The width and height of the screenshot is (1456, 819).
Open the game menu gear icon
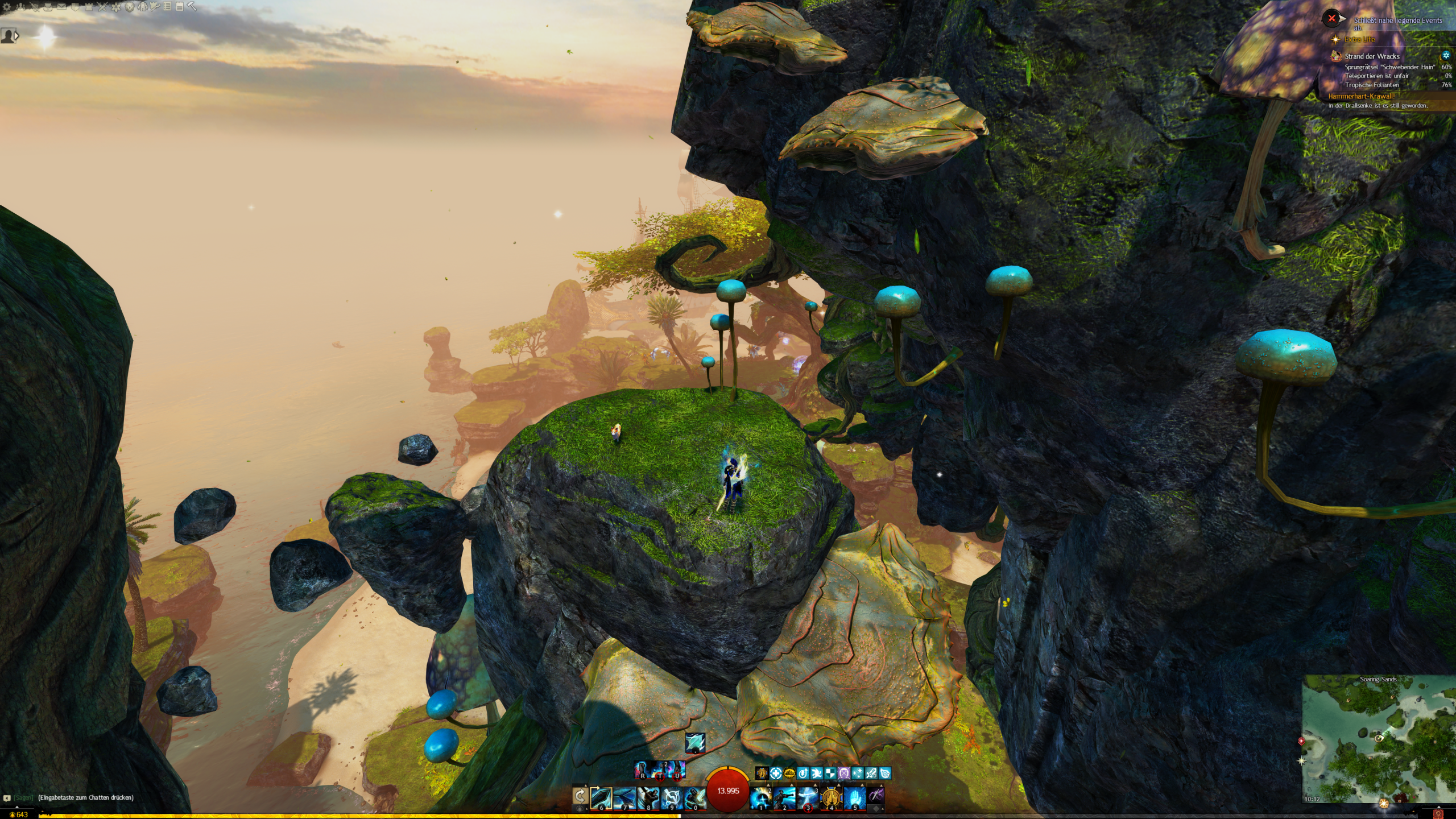pyautogui.click(x=7, y=7)
